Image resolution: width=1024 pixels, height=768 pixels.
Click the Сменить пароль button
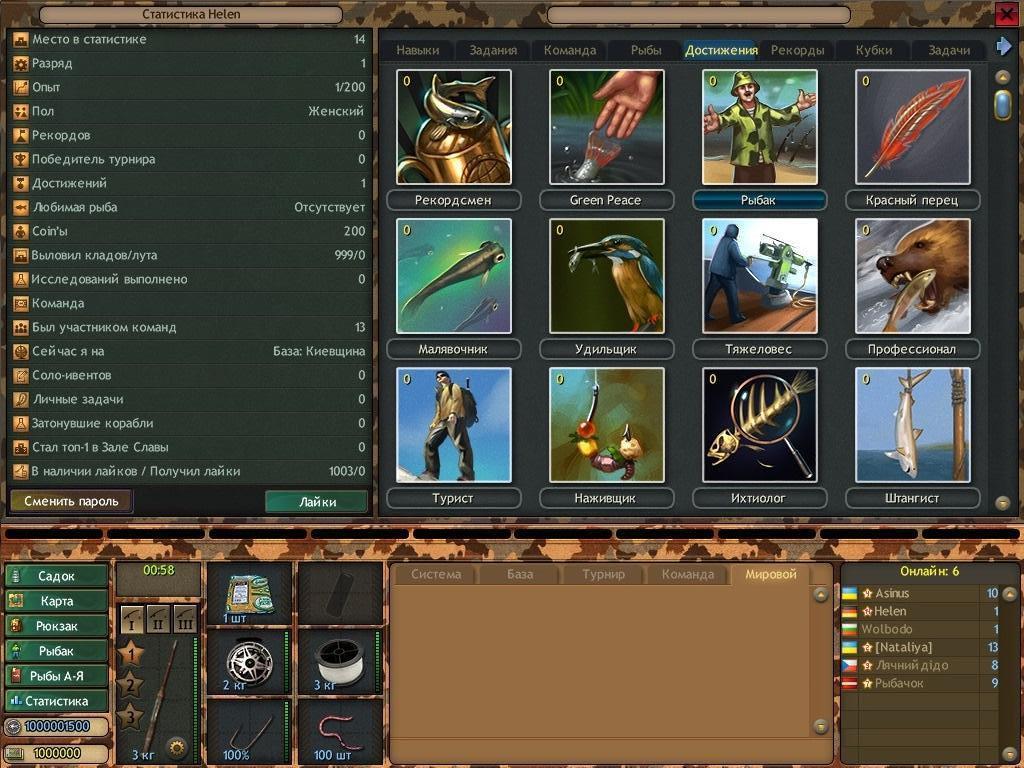tap(71, 501)
